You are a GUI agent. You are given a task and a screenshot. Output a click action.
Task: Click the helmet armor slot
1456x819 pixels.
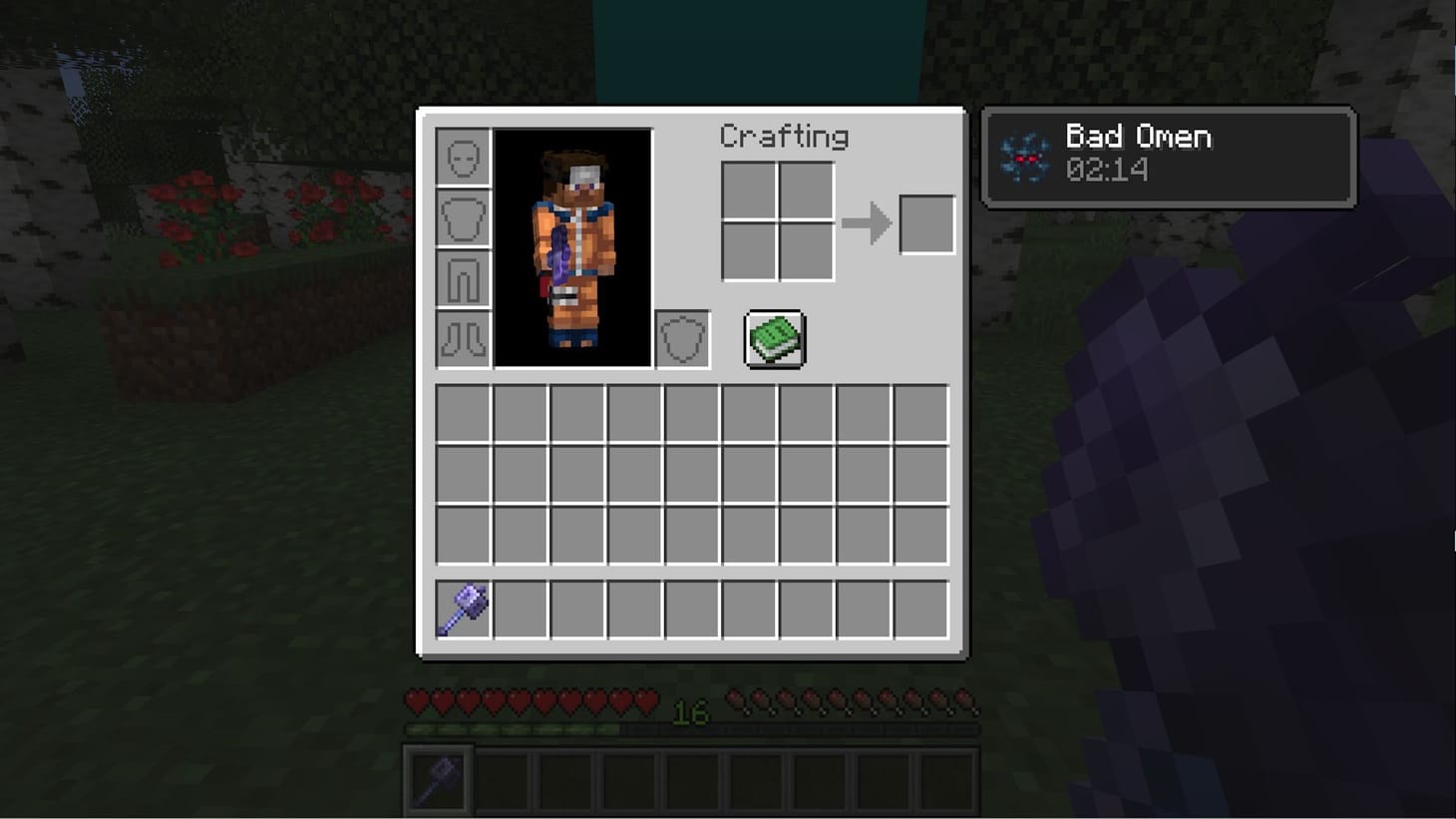pos(463,158)
